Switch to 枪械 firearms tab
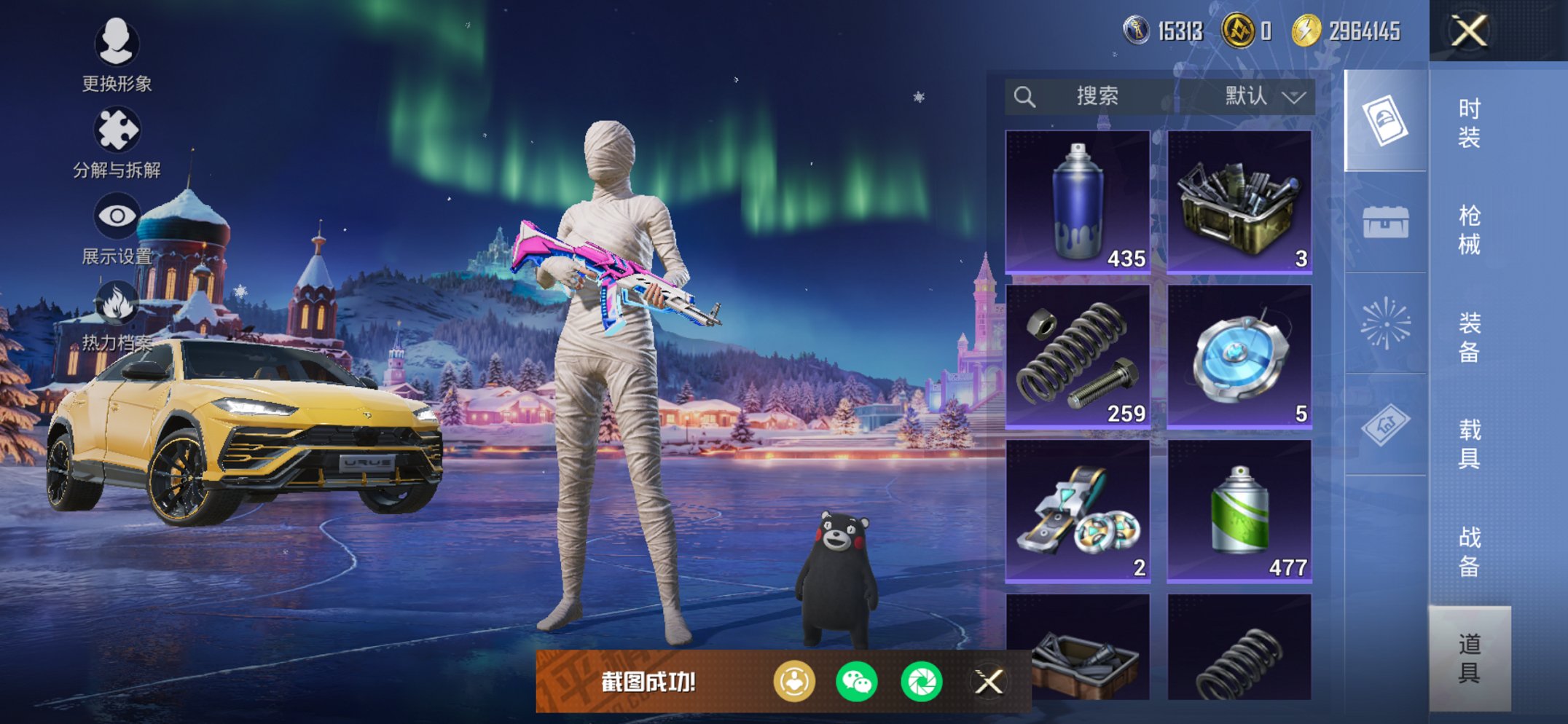 click(1469, 229)
